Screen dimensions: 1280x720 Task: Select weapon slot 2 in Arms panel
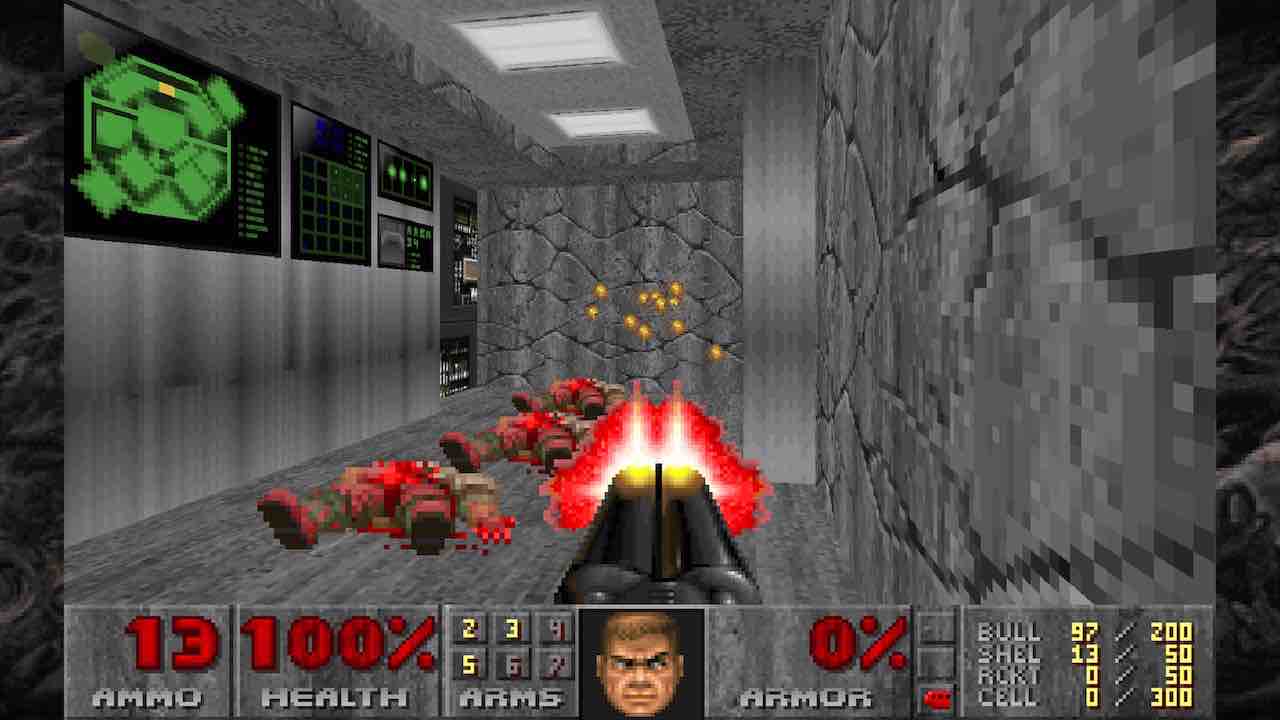click(x=468, y=630)
